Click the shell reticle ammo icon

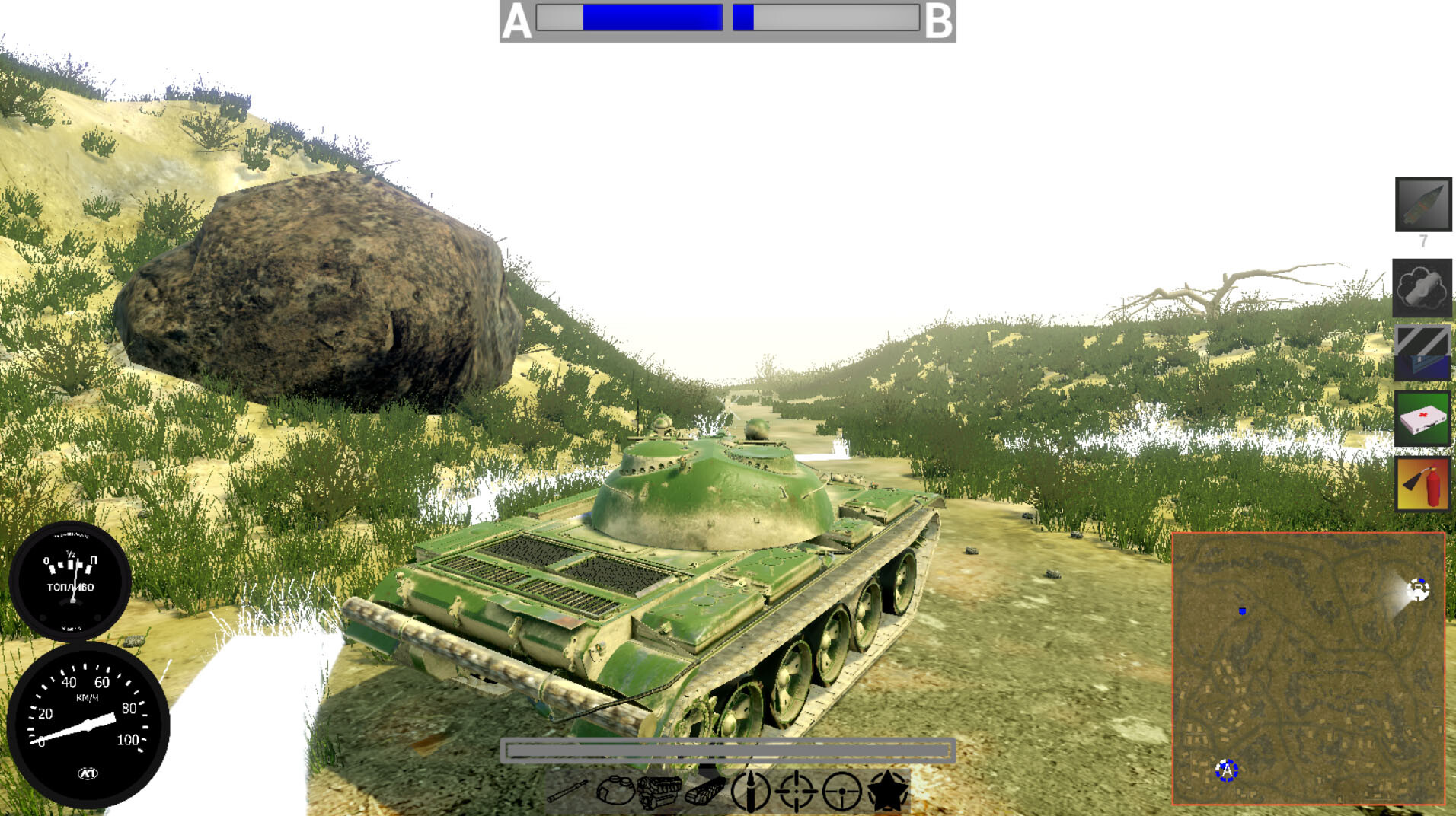751,792
